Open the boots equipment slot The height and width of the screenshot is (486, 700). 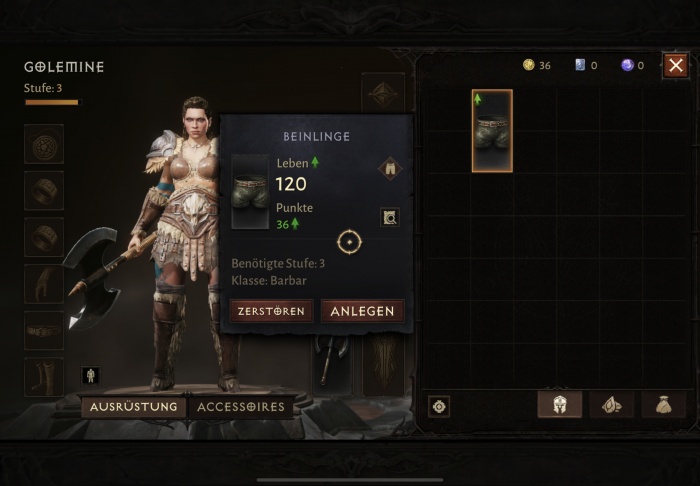[x=44, y=376]
